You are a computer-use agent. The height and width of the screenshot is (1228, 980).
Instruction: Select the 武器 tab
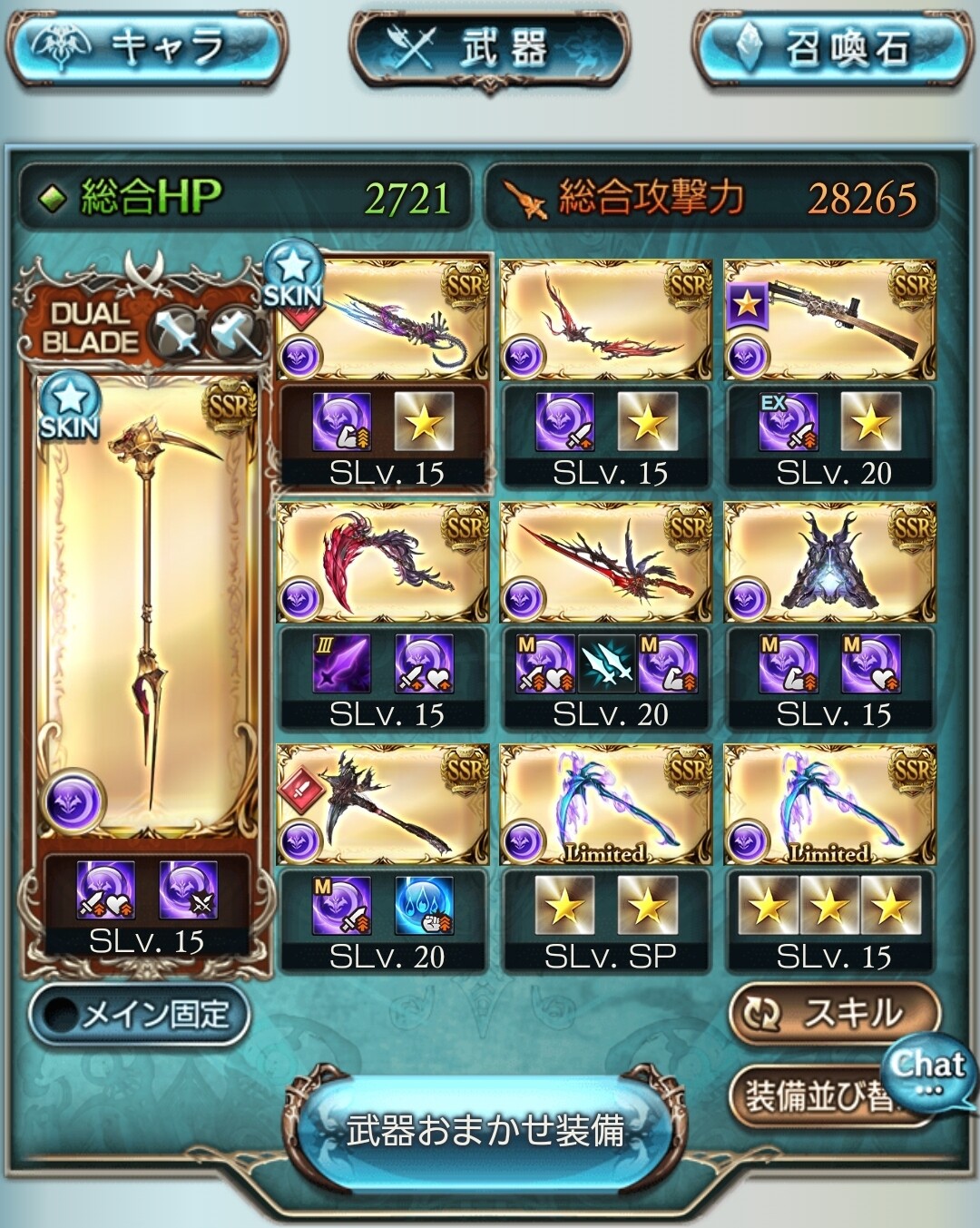click(490, 47)
